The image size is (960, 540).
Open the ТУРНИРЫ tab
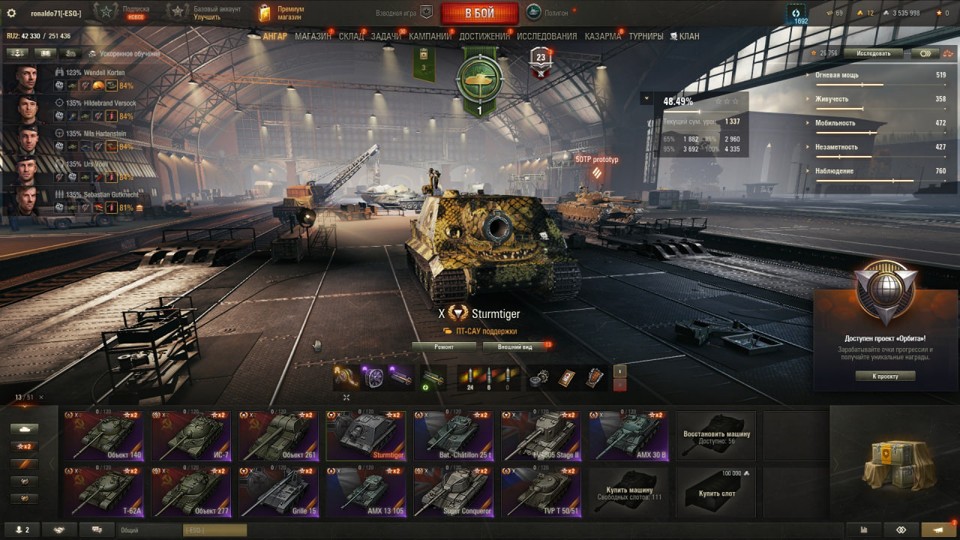click(646, 36)
